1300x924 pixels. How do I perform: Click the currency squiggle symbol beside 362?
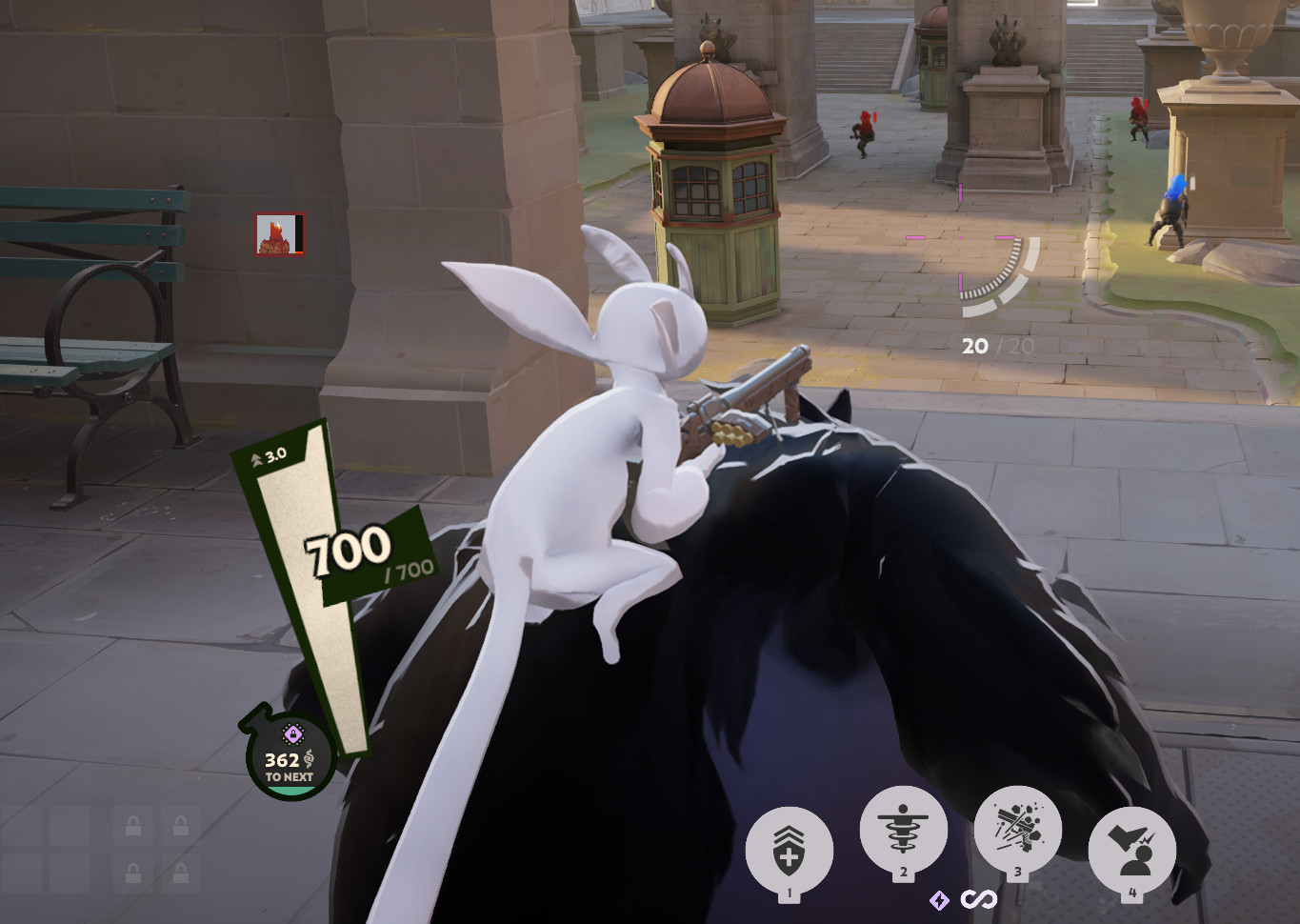pos(310,759)
